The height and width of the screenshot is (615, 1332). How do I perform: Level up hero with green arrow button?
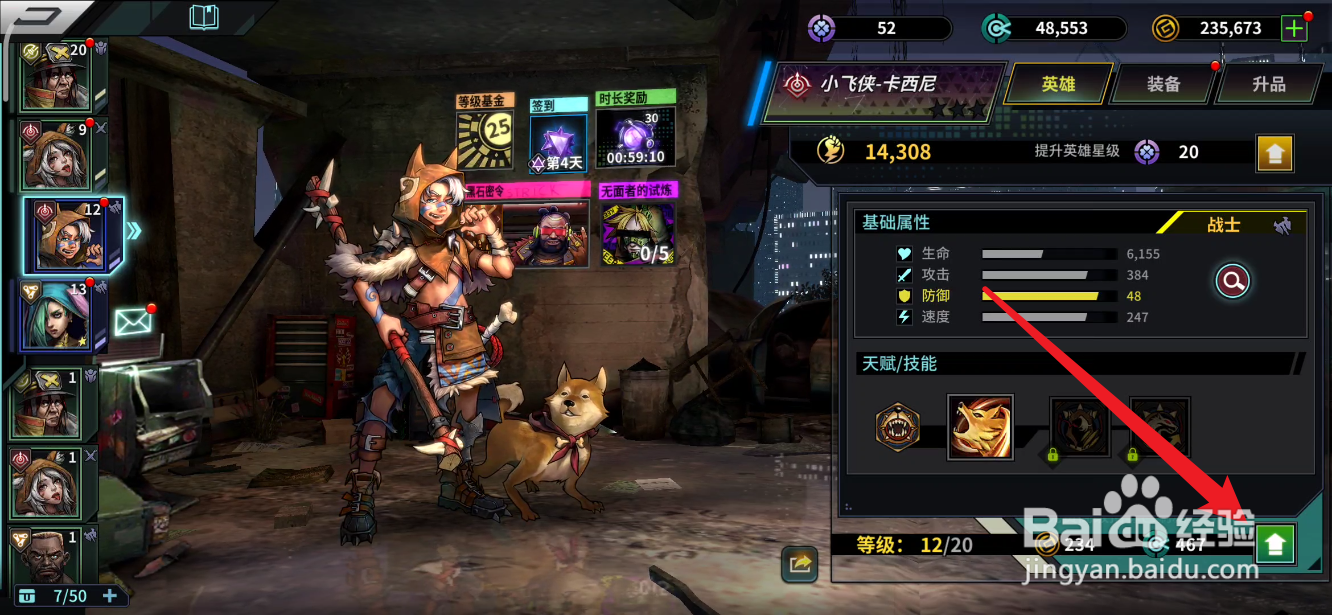(1276, 544)
